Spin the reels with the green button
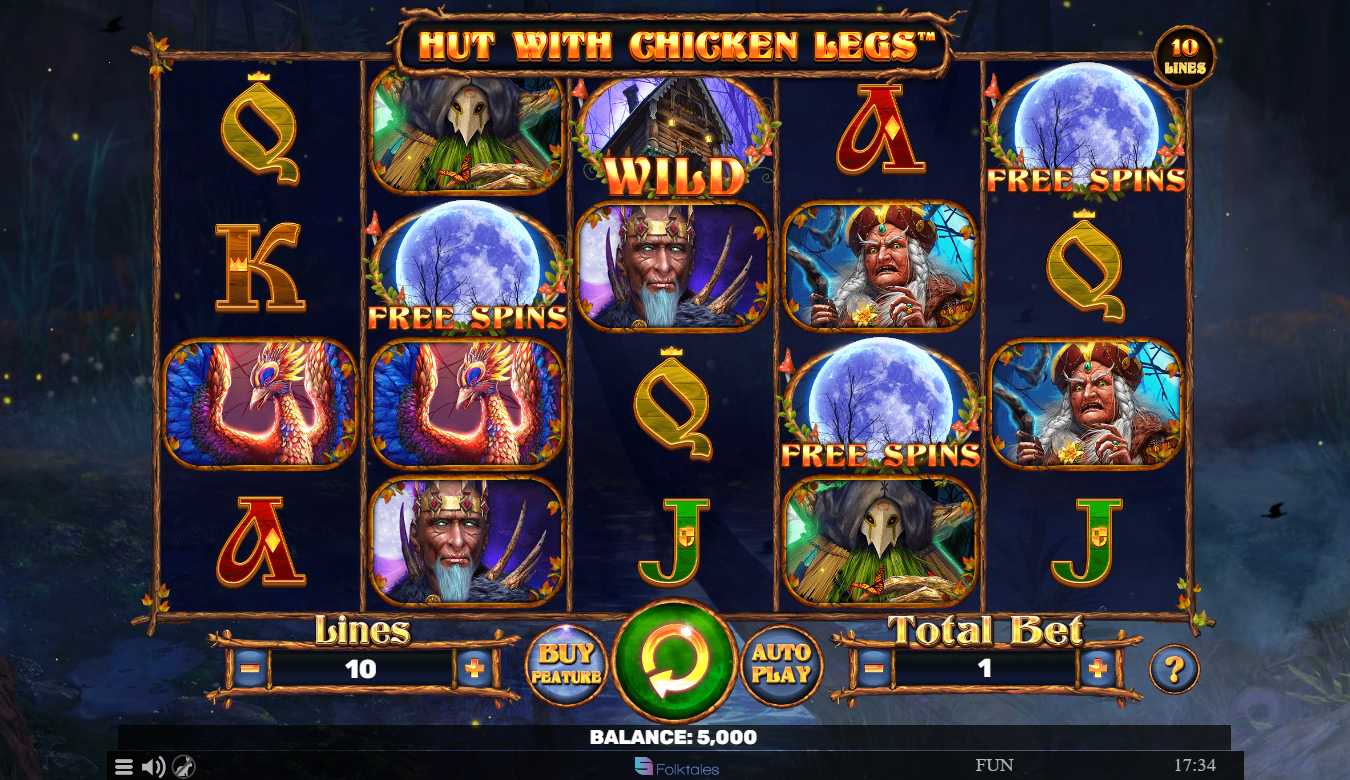This screenshot has height=780, width=1350. 674,661
